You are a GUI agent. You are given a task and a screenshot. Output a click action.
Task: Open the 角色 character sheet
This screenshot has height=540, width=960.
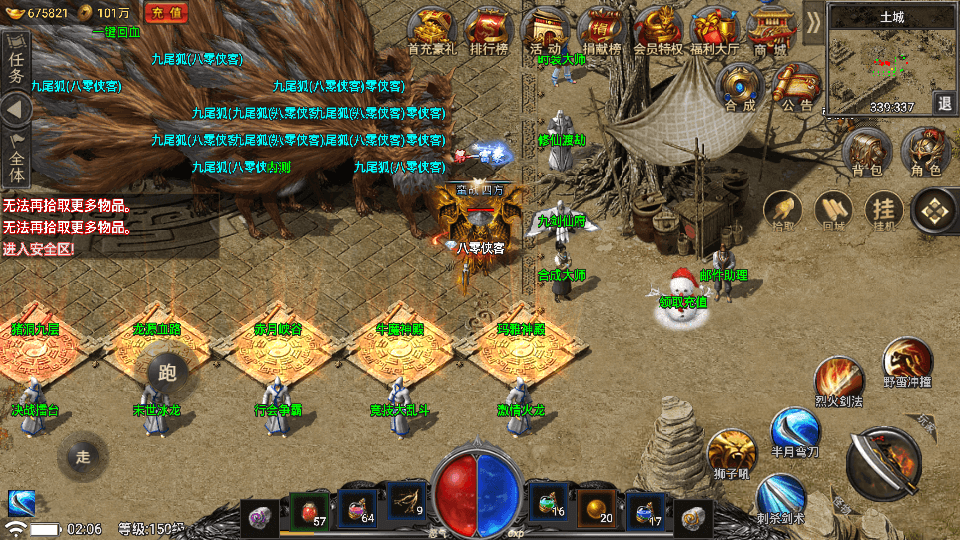pyautogui.click(x=926, y=153)
